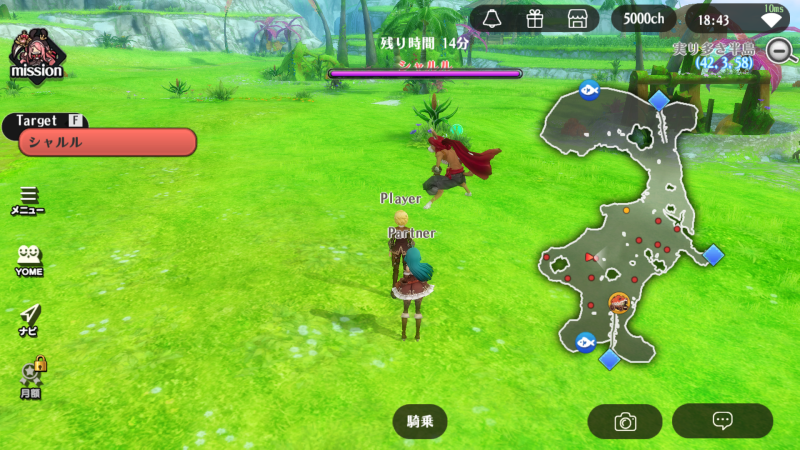The width and height of the screenshot is (800, 450).
Task: Tap the 騎乗 mount button
Action: tap(420, 421)
